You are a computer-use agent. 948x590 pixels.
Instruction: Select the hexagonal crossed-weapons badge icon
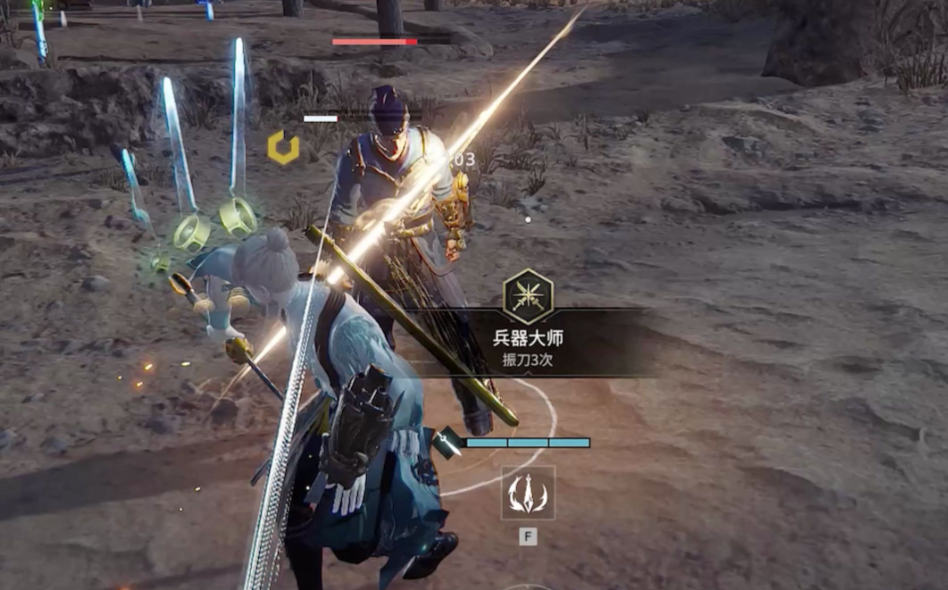pos(528,295)
